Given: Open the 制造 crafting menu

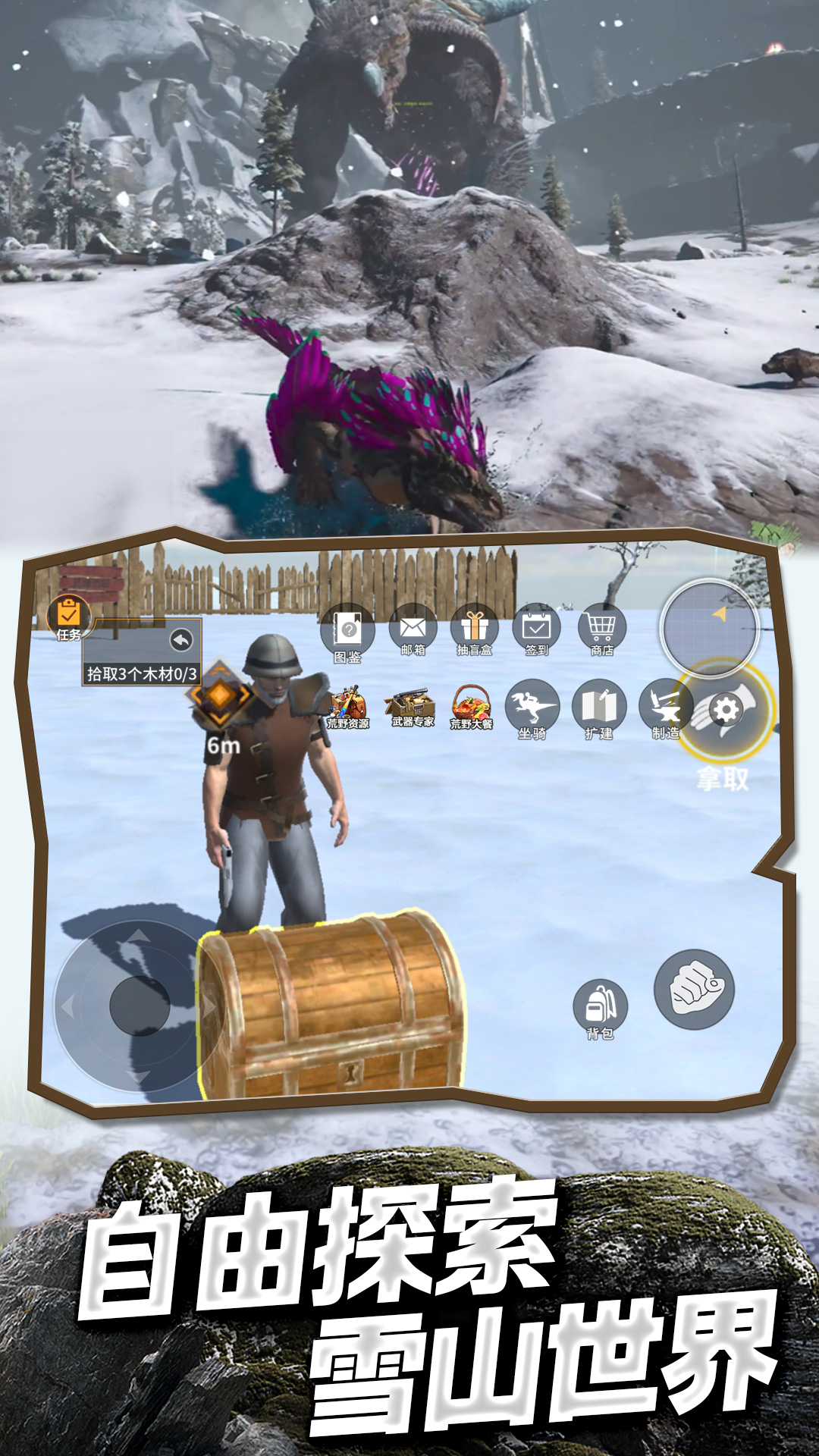Looking at the screenshot, I should coord(665,709).
